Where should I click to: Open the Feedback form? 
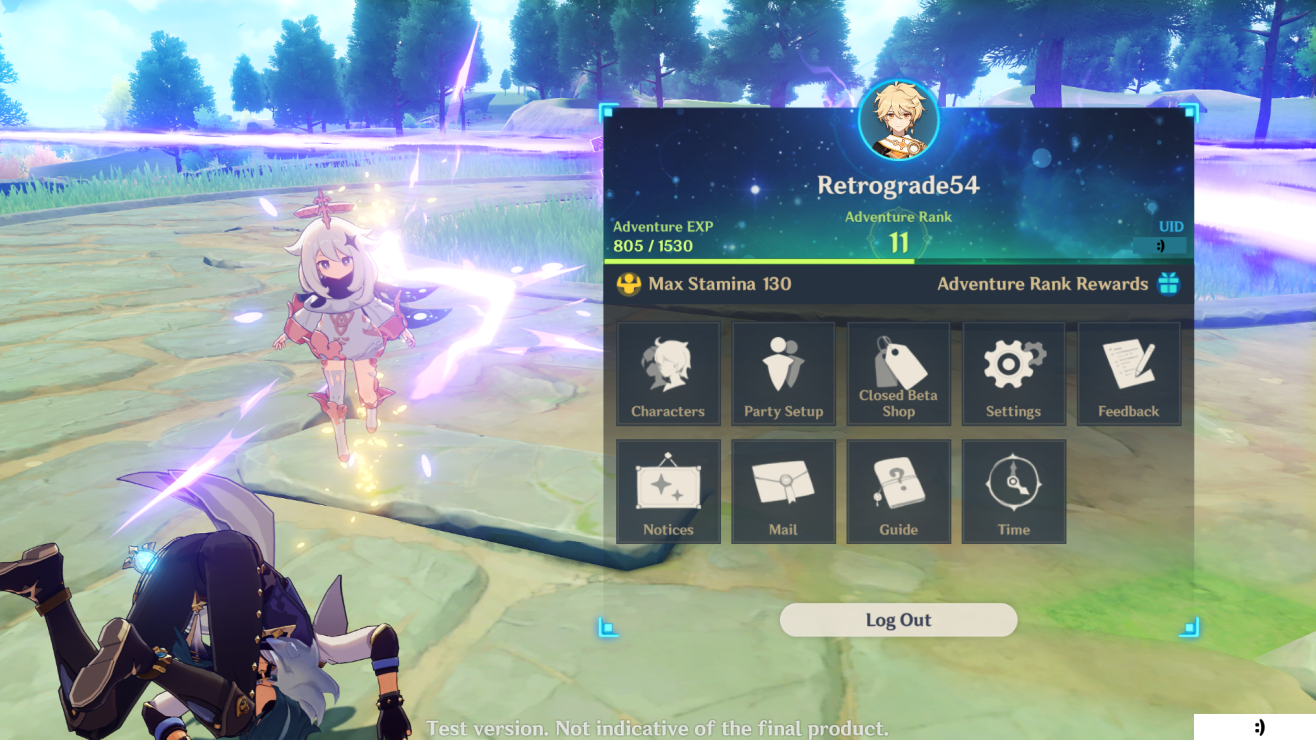click(1128, 374)
